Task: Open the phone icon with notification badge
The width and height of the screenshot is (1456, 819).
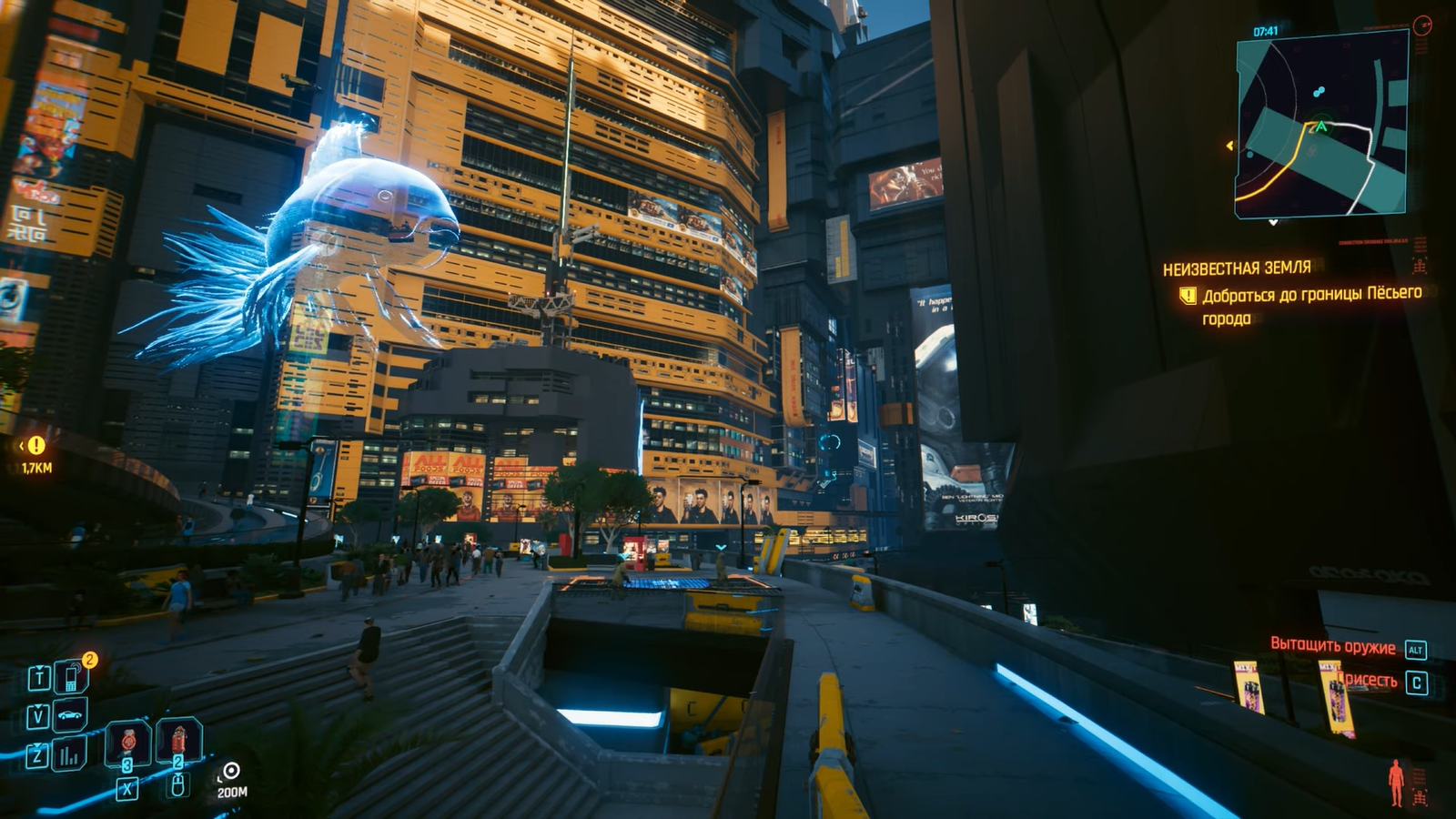Action: point(71,677)
